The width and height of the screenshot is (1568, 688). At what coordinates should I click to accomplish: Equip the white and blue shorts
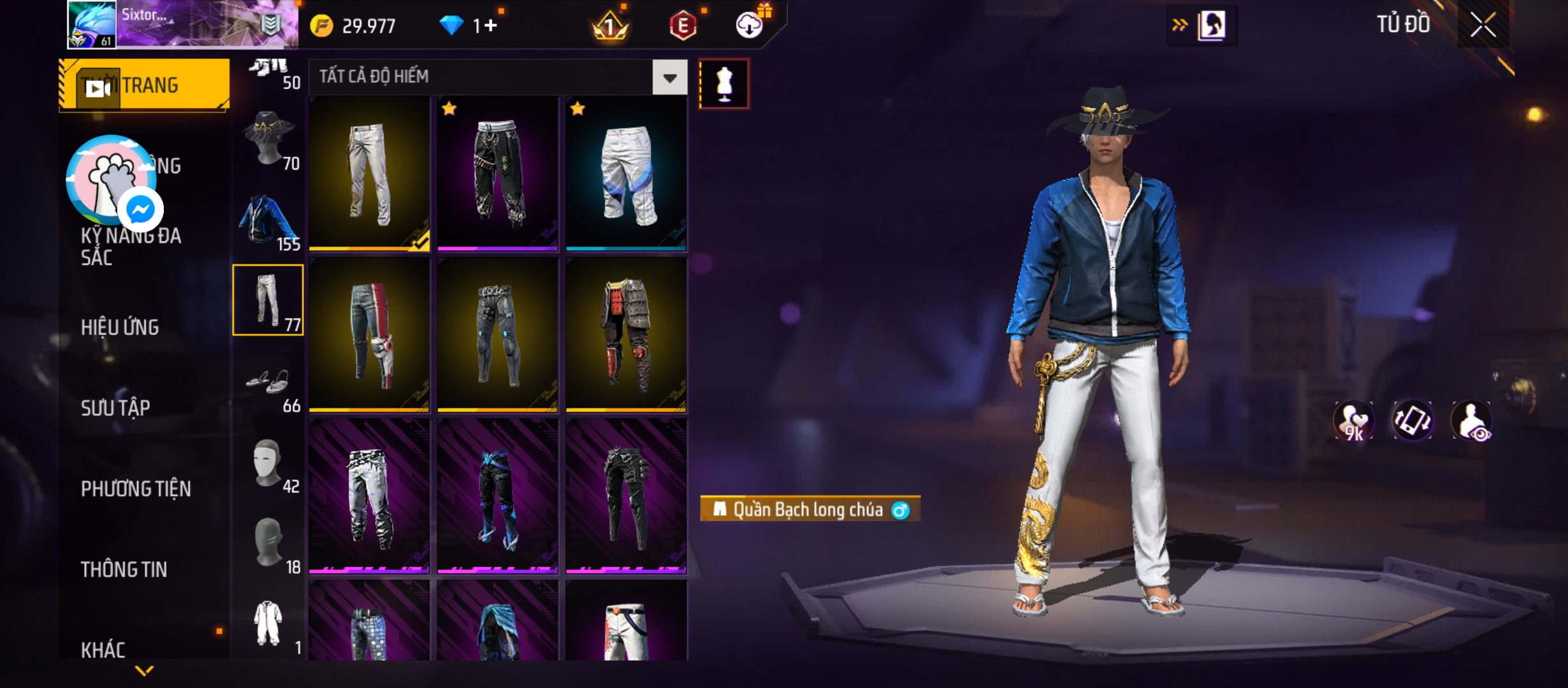coord(626,173)
